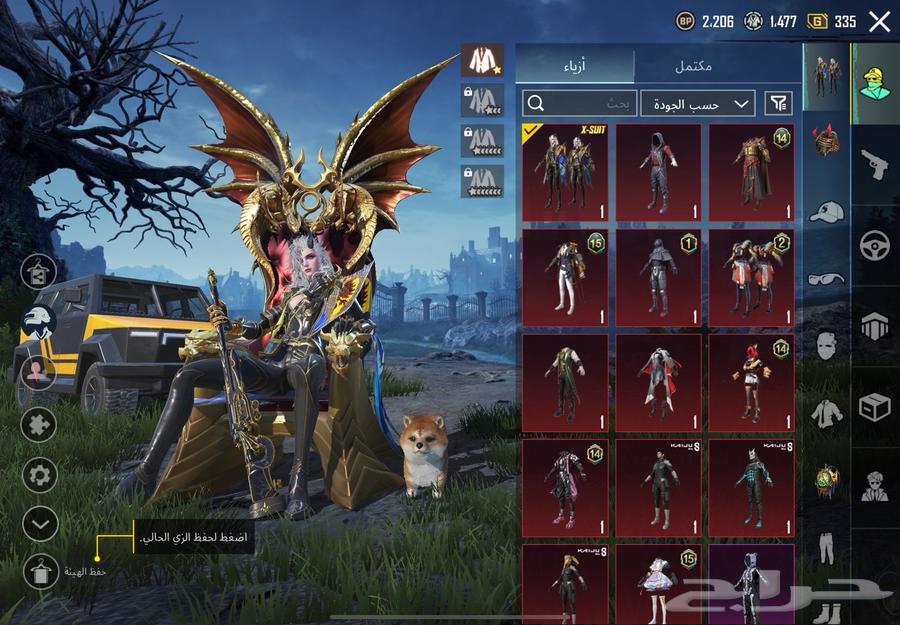This screenshot has height=625, width=900.
Task: Show the shirt tops subcategory
Action: 826,412
